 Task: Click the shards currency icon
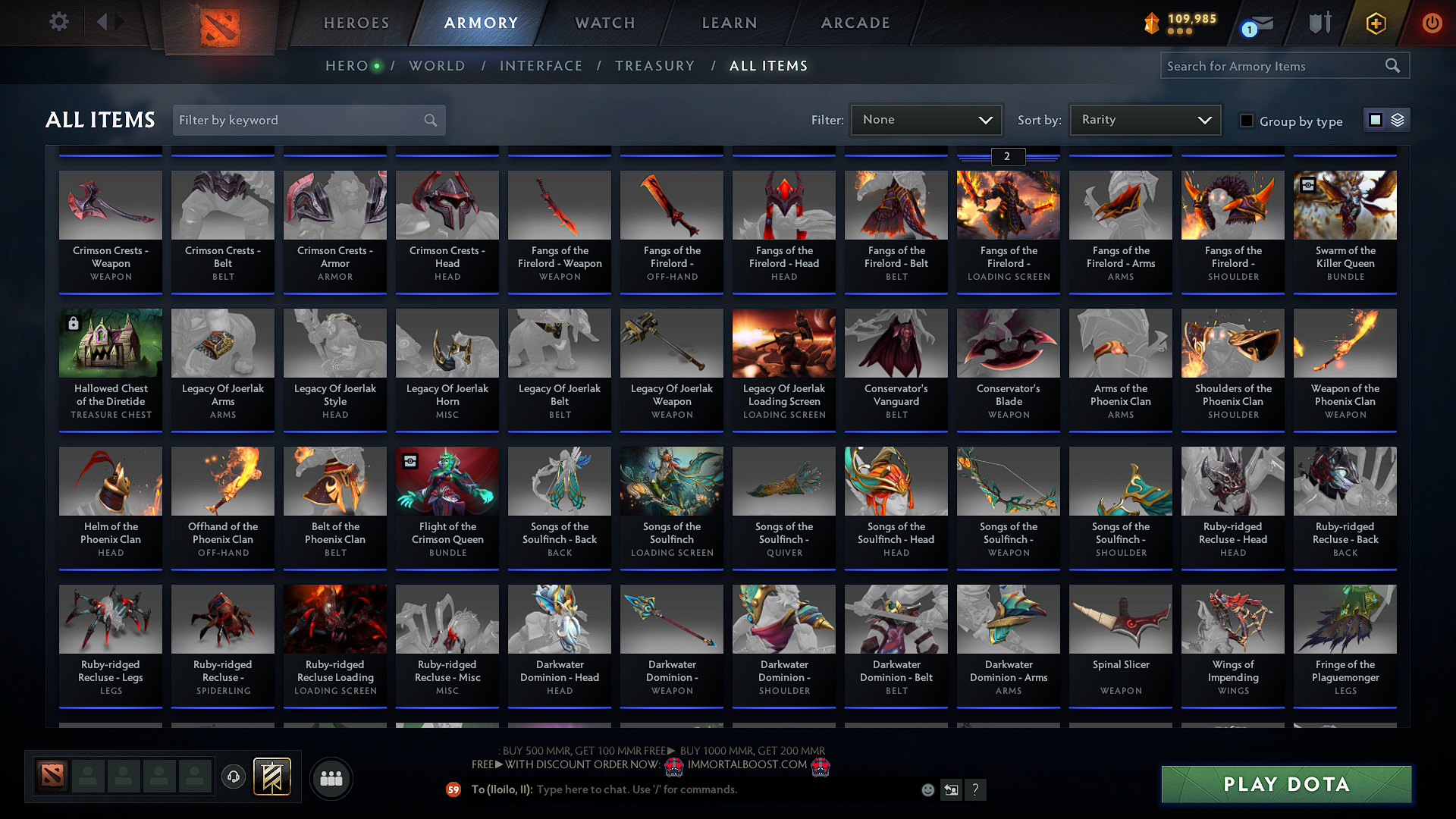1153,21
